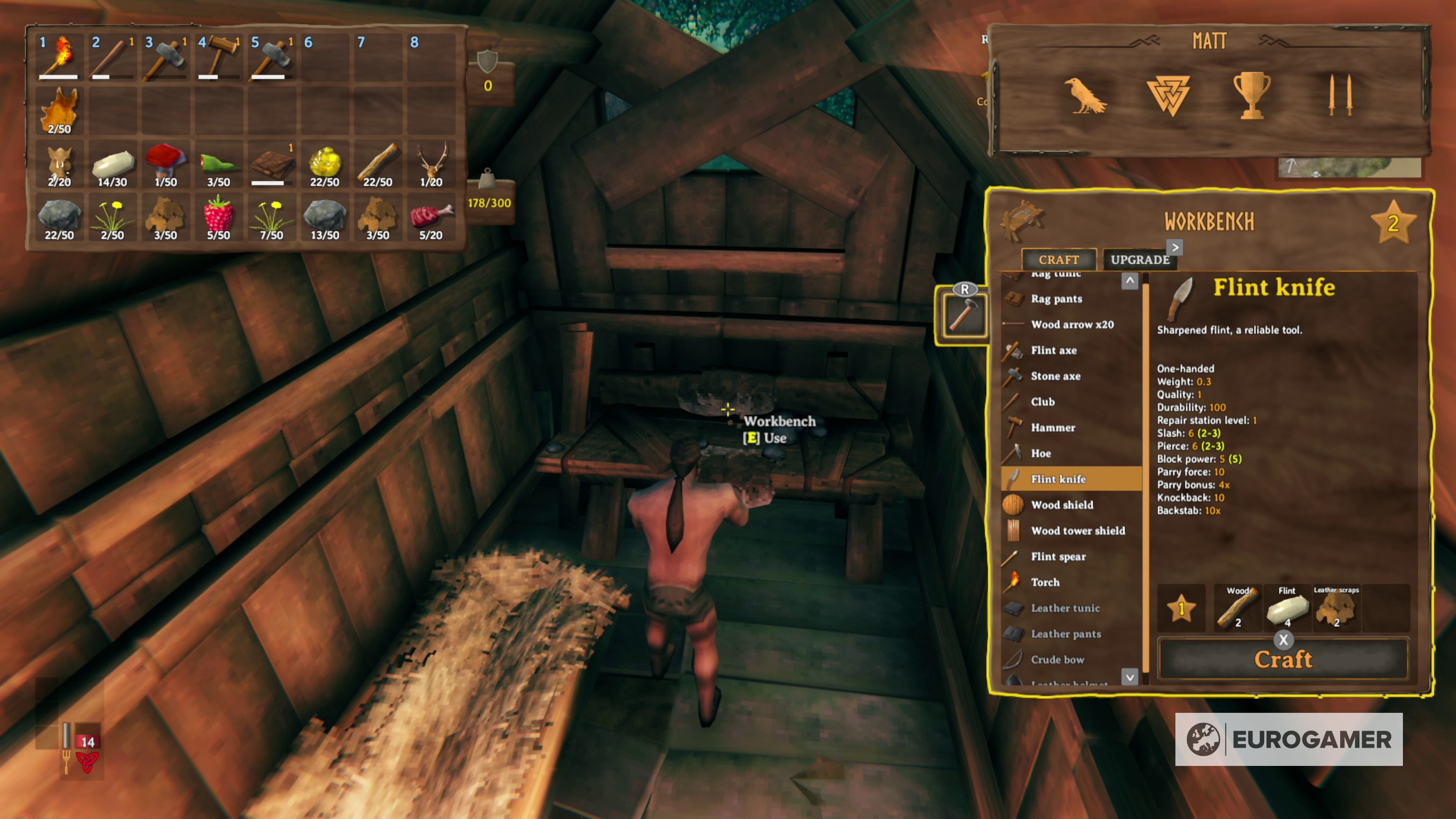Click the Torch recipe icon
1456x819 pixels.
click(x=1045, y=582)
